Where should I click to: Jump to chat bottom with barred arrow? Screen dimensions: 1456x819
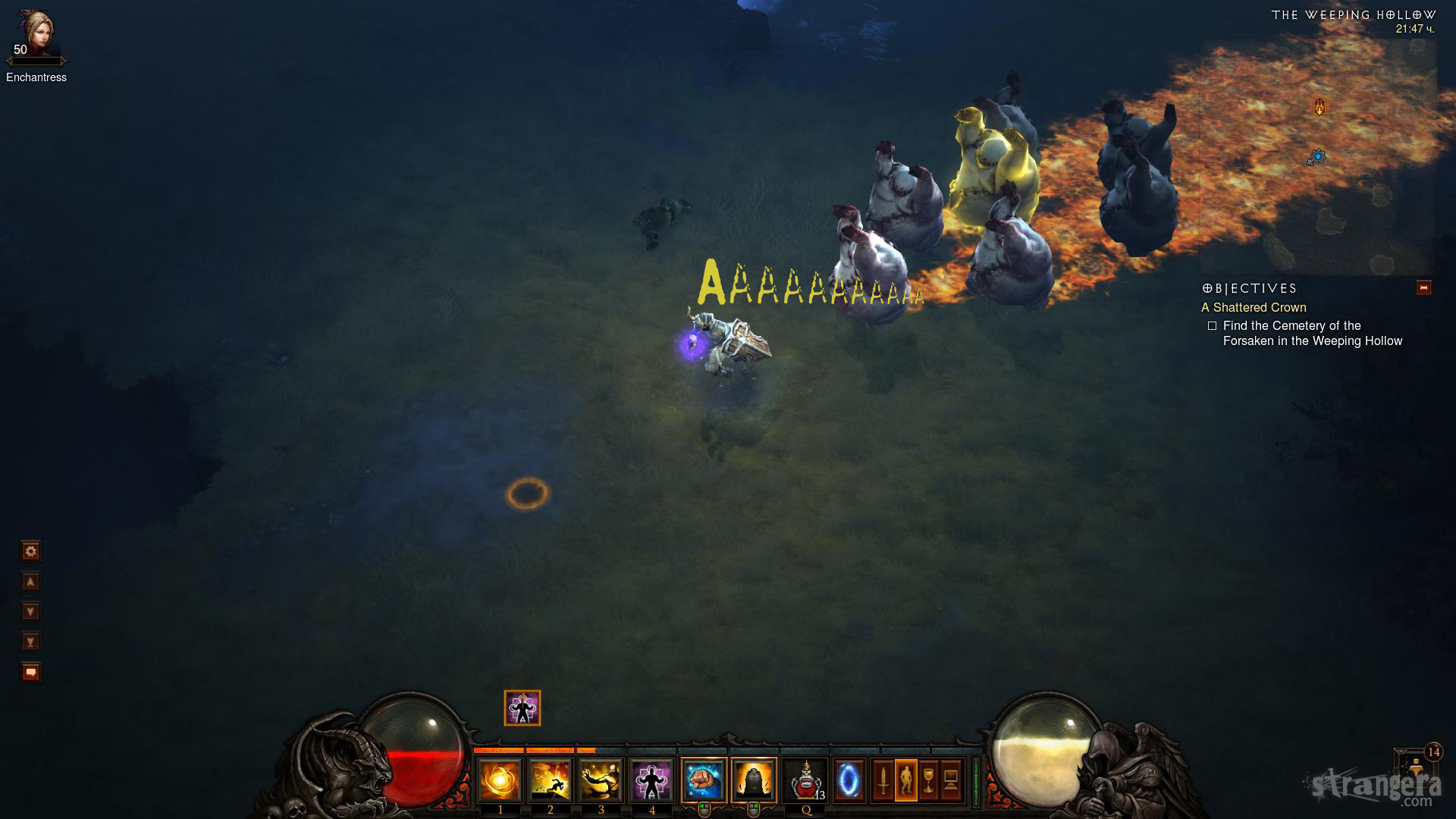click(x=30, y=642)
